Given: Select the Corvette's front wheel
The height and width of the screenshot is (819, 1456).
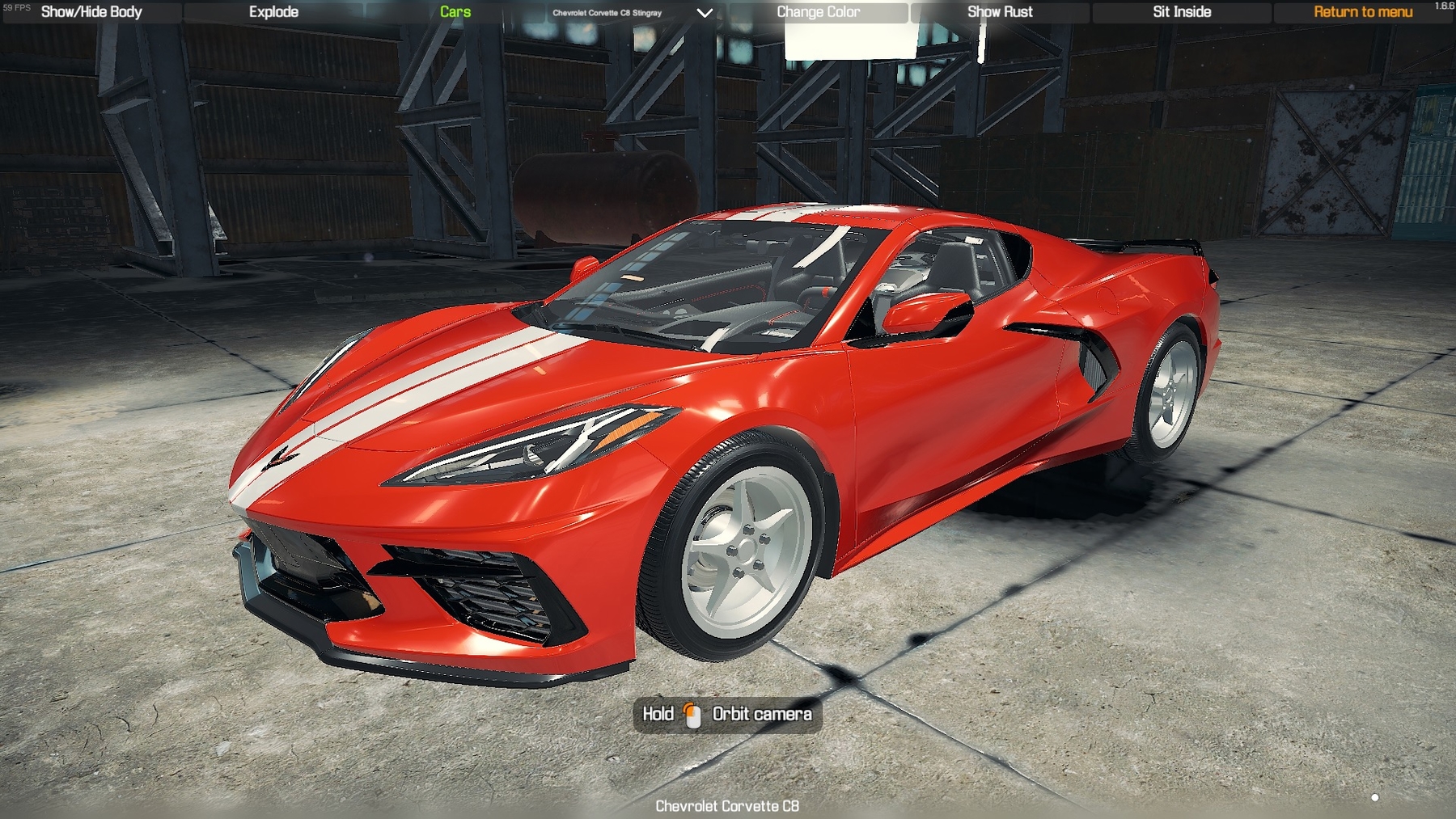Looking at the screenshot, I should [740, 550].
